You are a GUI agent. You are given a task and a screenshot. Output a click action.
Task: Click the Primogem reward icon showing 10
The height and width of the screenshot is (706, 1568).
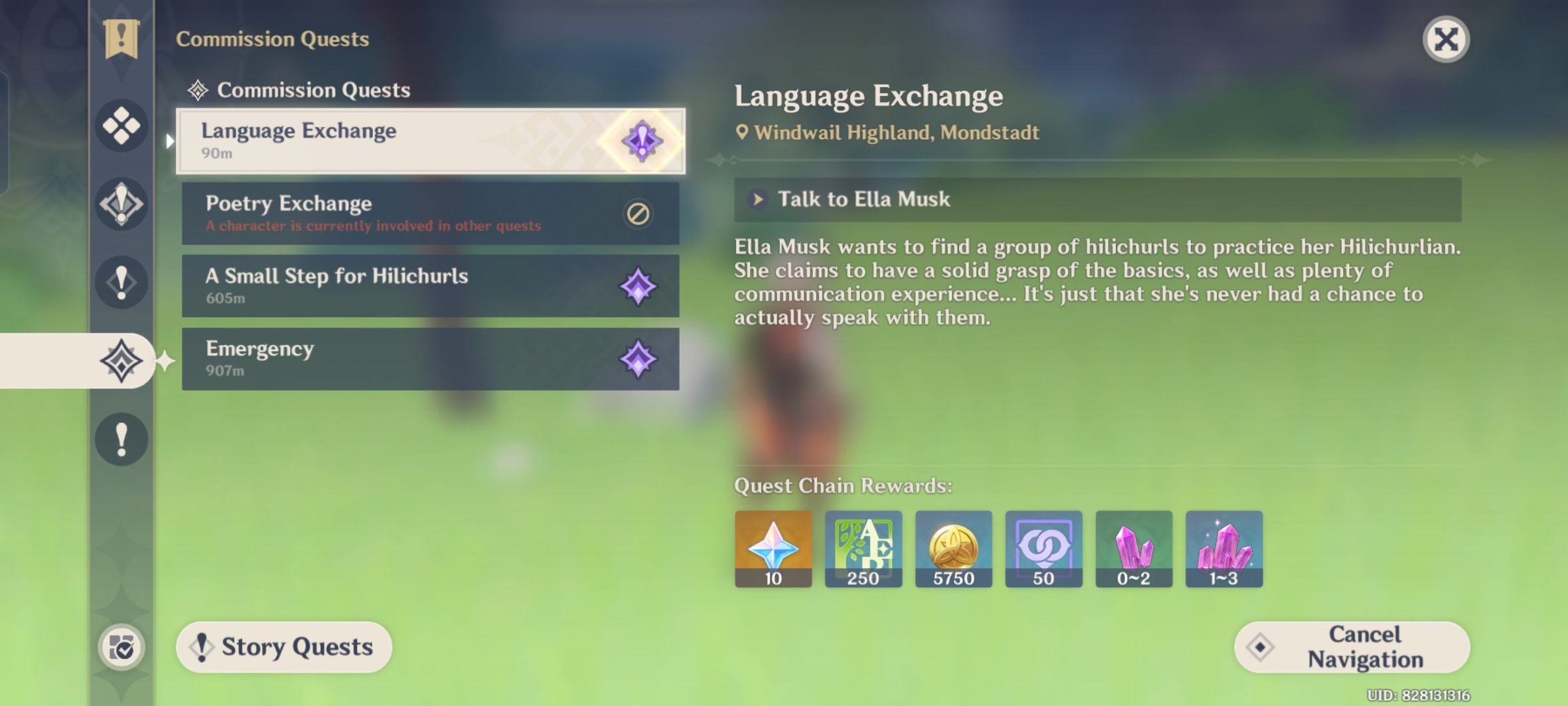(773, 548)
